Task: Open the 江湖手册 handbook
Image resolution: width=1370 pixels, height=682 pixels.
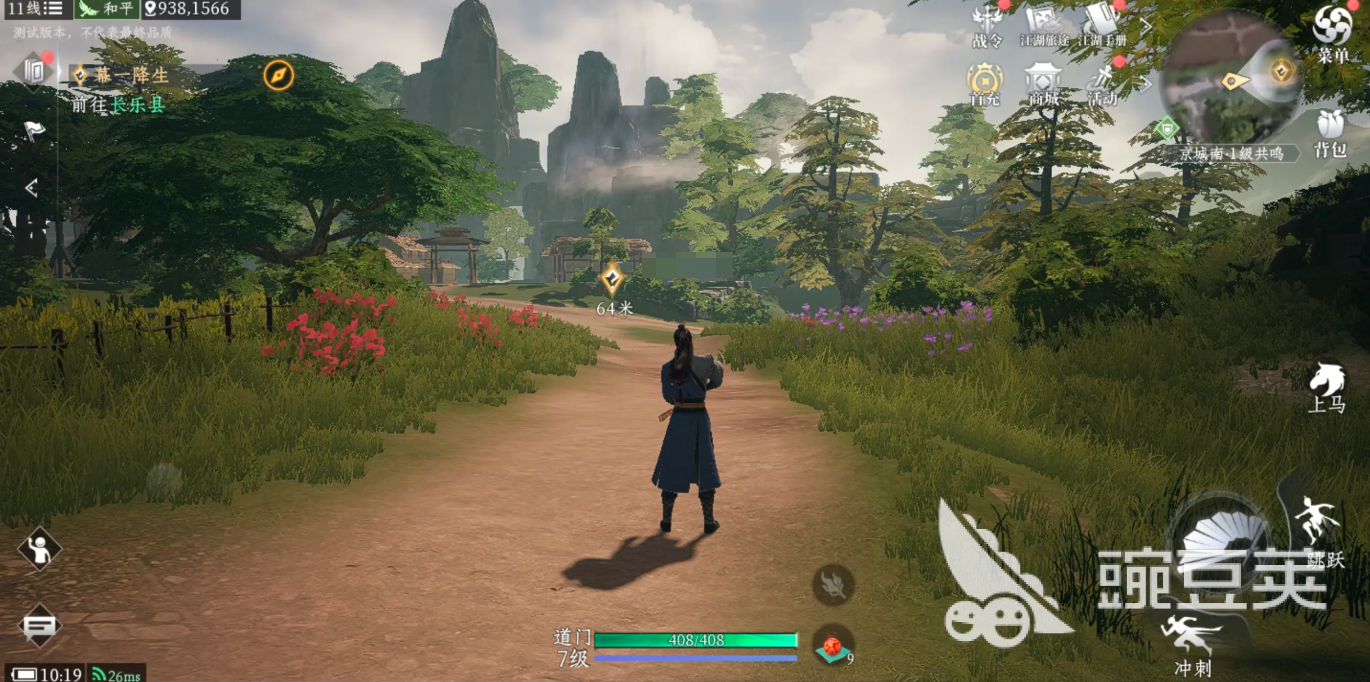Action: [1100, 25]
